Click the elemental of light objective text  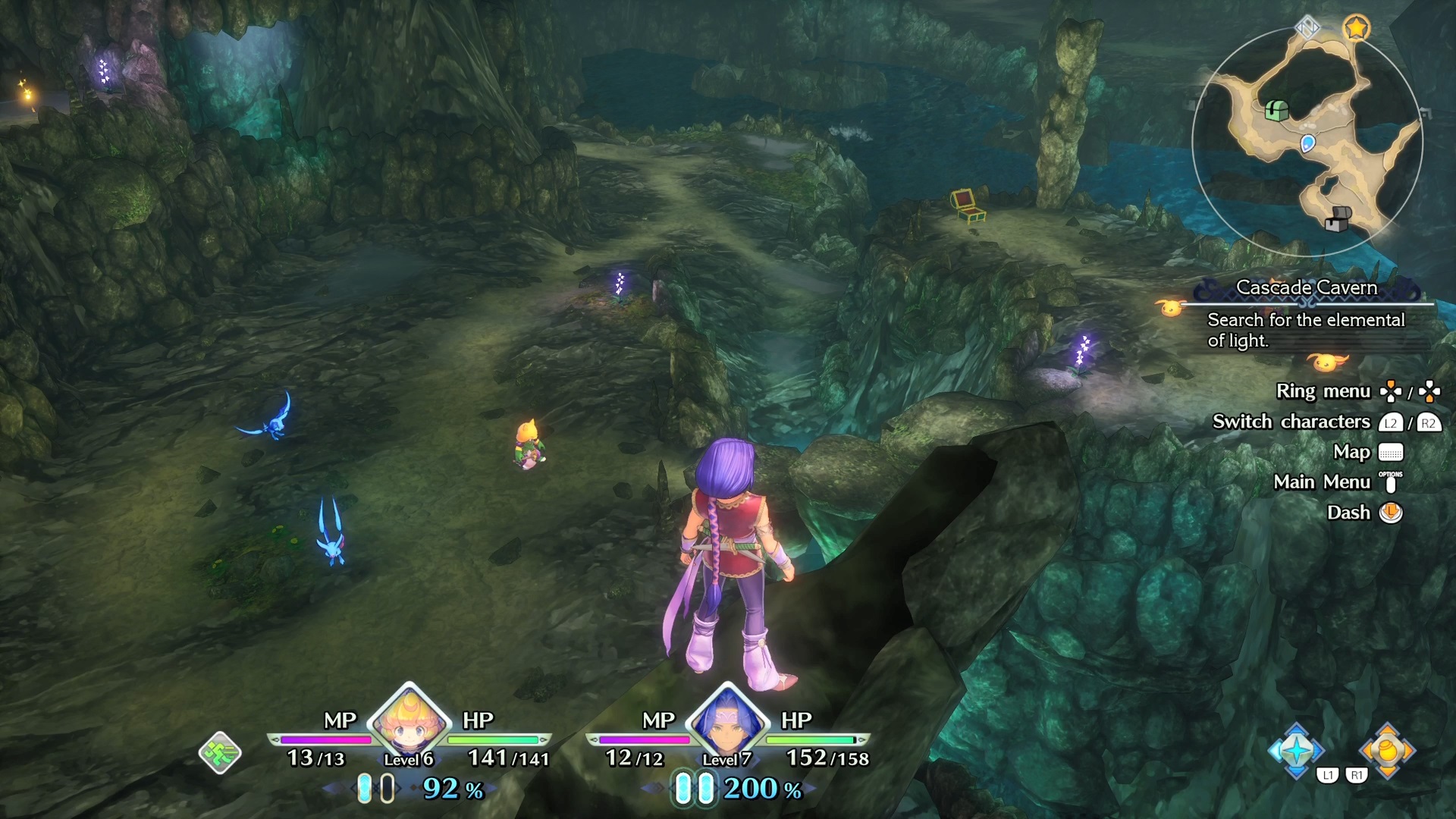pos(1306,330)
